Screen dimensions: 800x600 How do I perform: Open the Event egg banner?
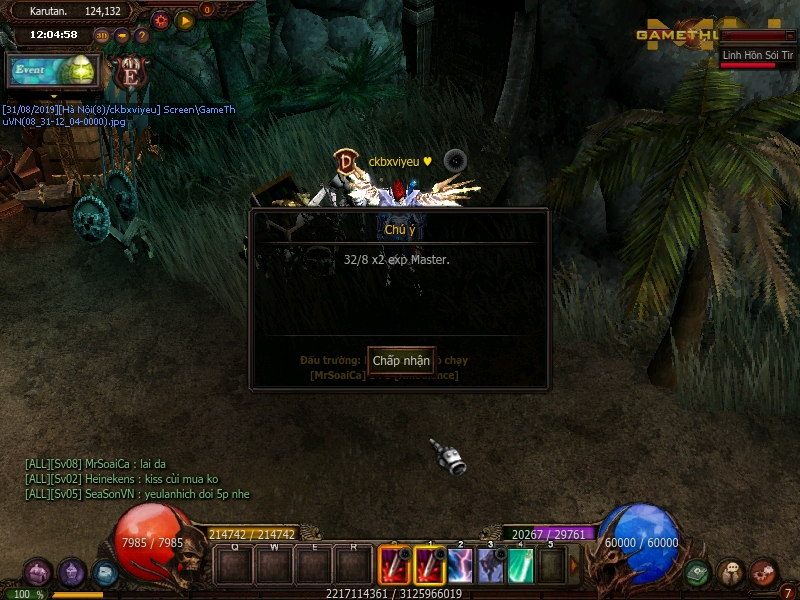tap(54, 71)
